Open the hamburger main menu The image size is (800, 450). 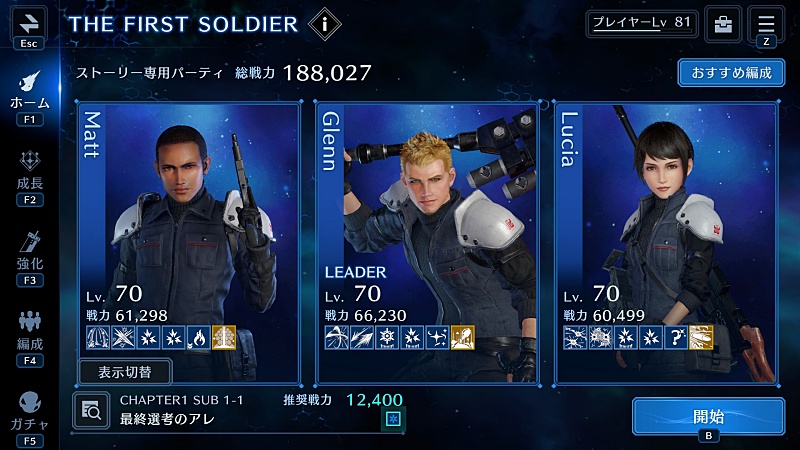click(x=766, y=23)
